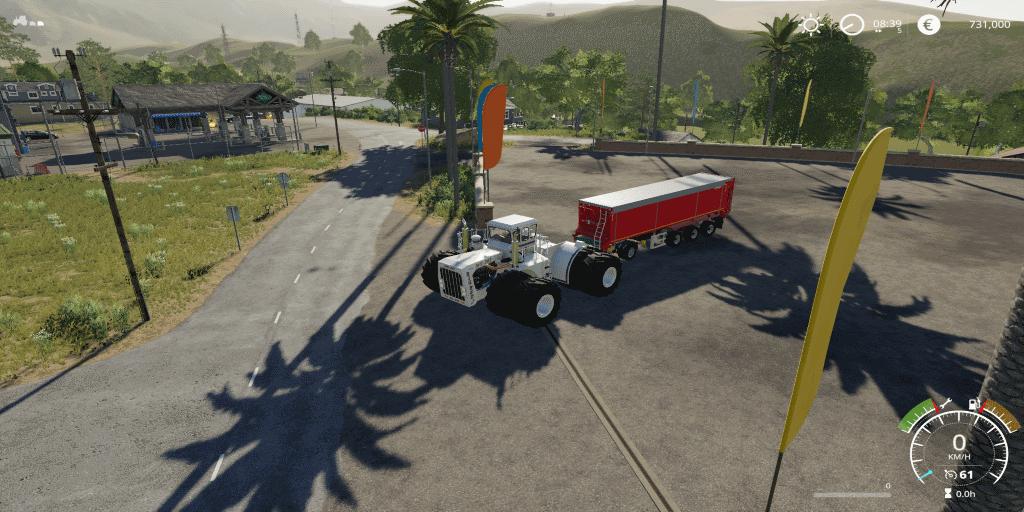Click the hourglass operating hours icon
Viewport: 1024px width, 512px height.
coord(948,493)
